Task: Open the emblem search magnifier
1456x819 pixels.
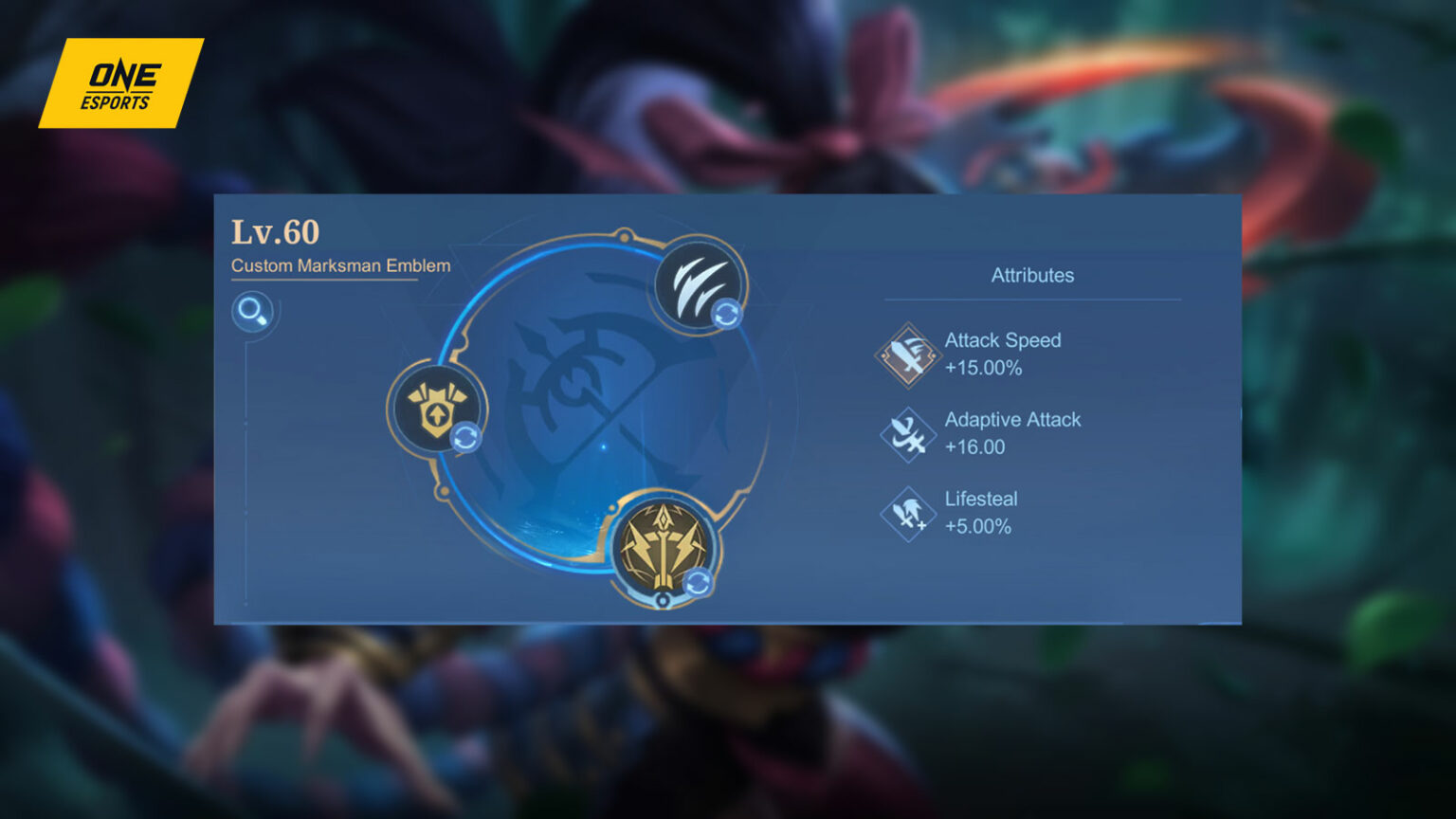Action: [252, 309]
